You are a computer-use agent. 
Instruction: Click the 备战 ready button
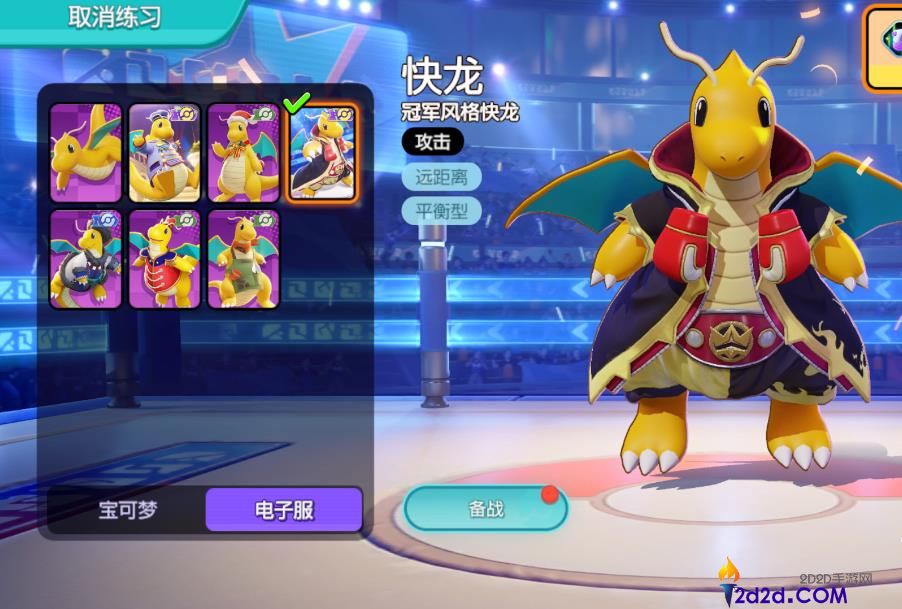coord(485,509)
